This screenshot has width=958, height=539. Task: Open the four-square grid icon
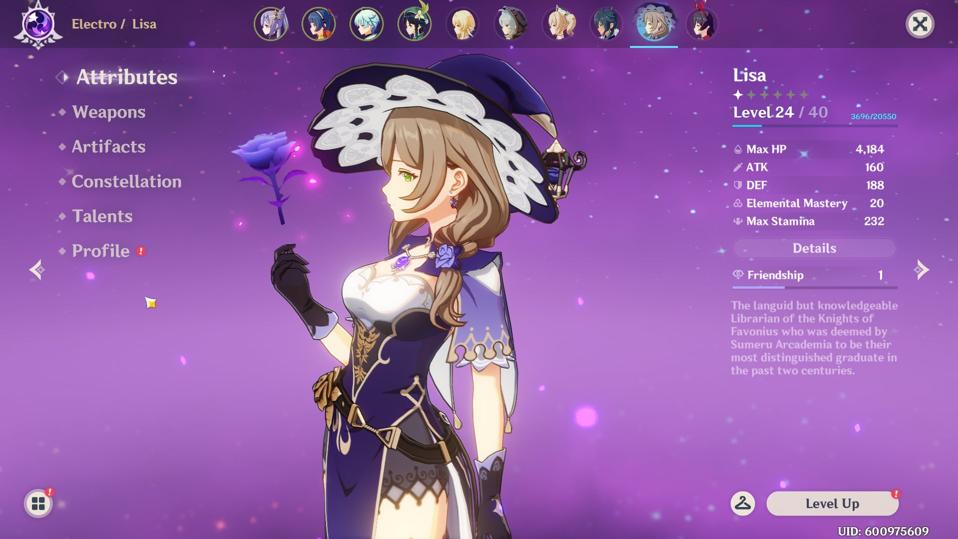coord(38,503)
